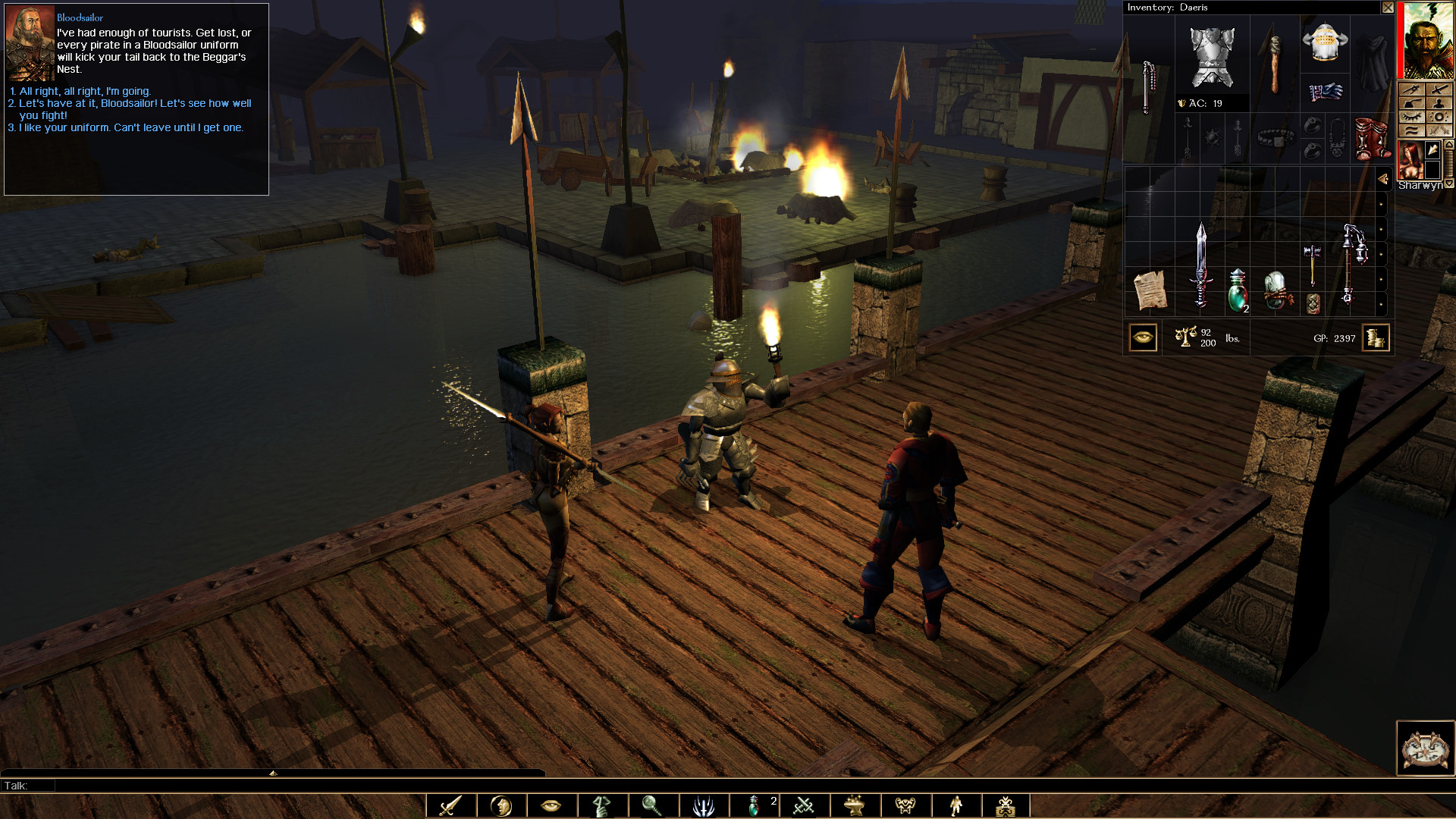Select the attack sword icon on the toolbar

click(449, 805)
